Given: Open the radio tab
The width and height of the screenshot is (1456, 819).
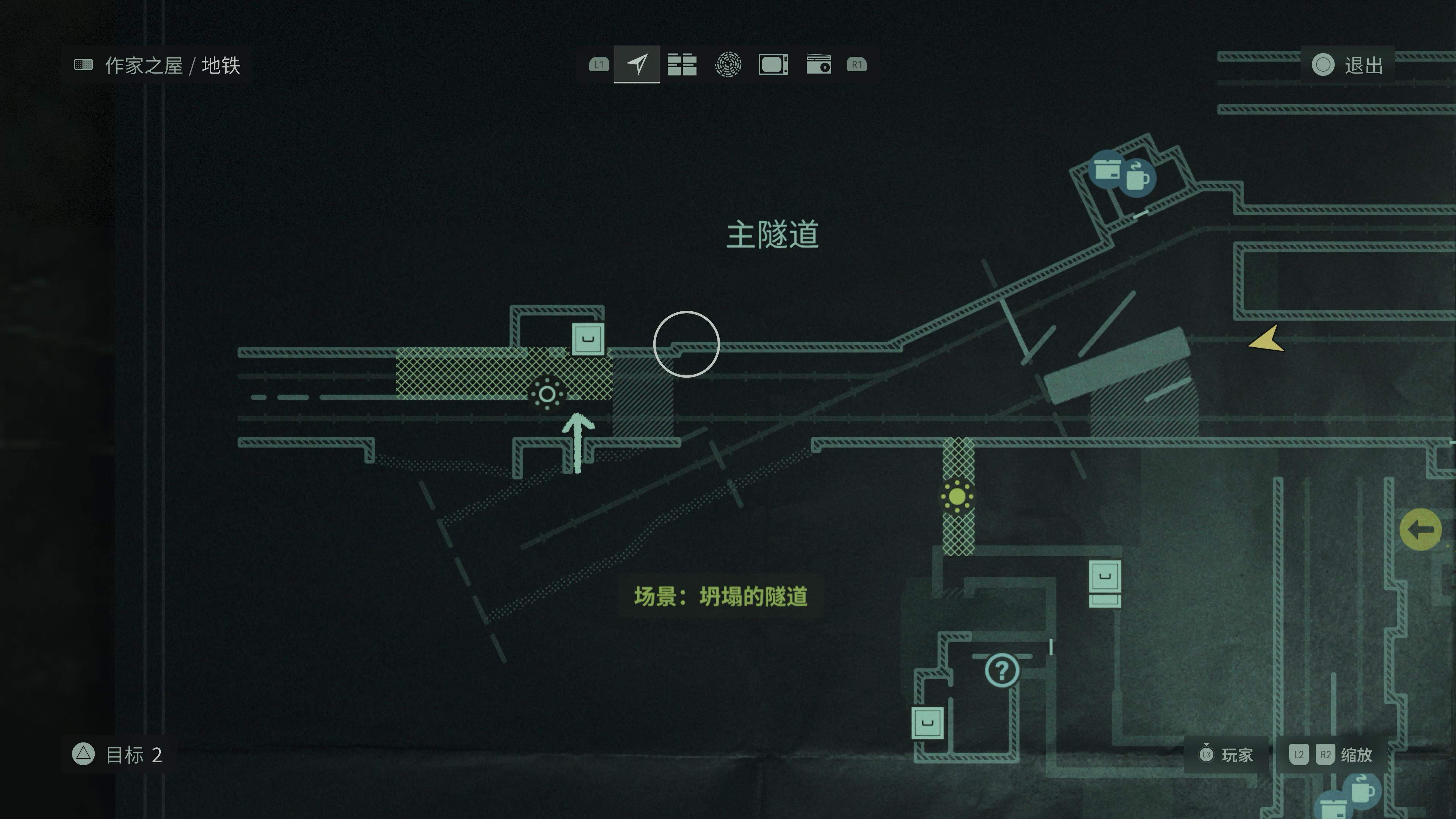Looking at the screenshot, I should pos(819,64).
